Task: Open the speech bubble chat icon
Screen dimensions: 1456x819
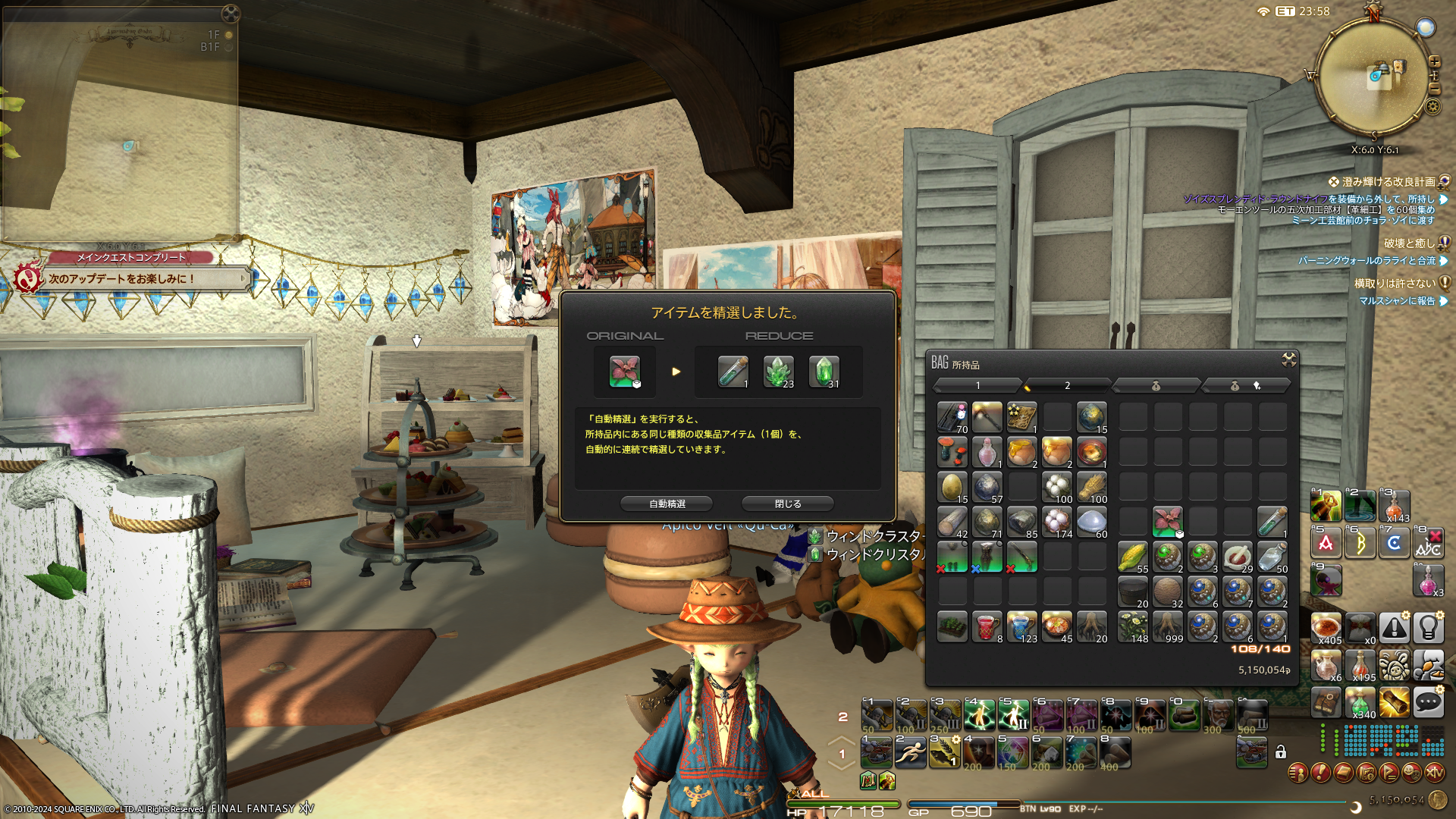Action: pyautogui.click(x=1428, y=702)
